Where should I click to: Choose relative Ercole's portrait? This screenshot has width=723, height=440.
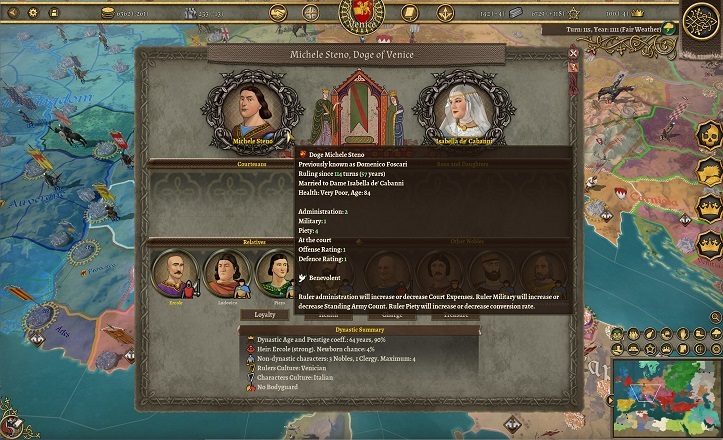[175, 273]
